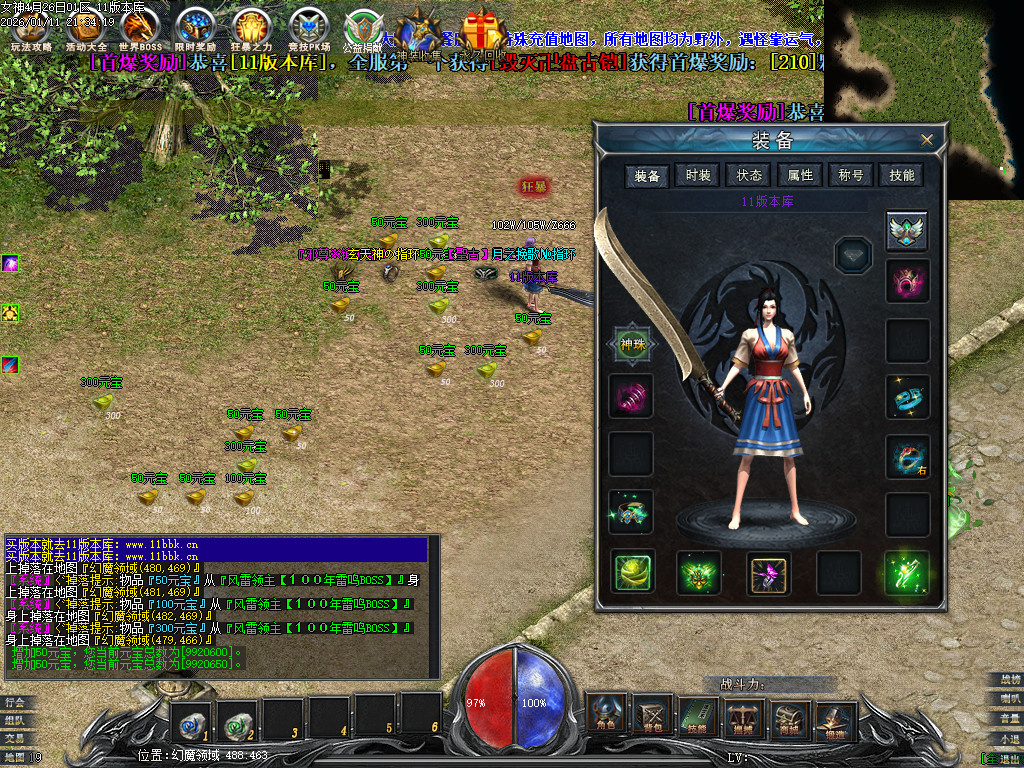Image resolution: width=1024 pixels, height=768 pixels.
Task: Show the 属性 attributes tab
Action: coord(800,175)
